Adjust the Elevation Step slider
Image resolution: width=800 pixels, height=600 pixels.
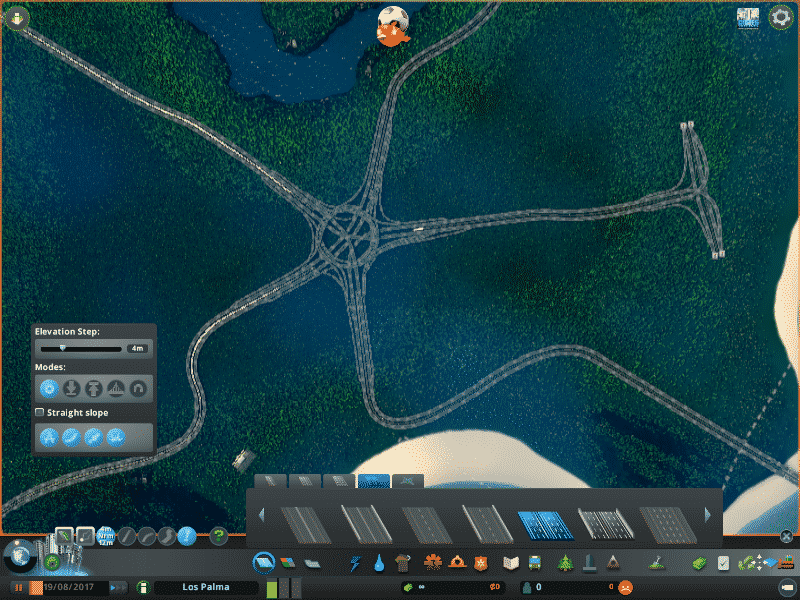coord(62,349)
